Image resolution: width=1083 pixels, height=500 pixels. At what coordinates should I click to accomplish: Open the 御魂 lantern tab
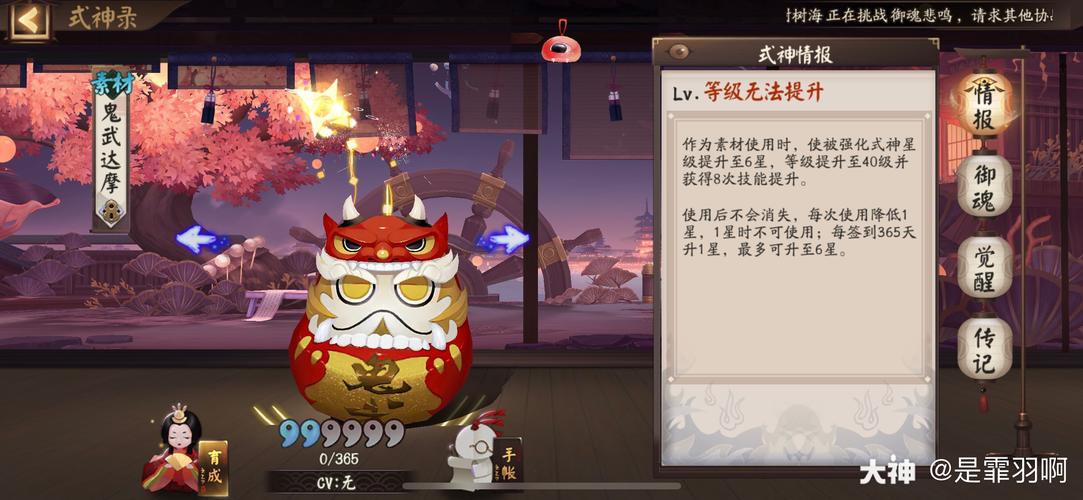(984, 187)
